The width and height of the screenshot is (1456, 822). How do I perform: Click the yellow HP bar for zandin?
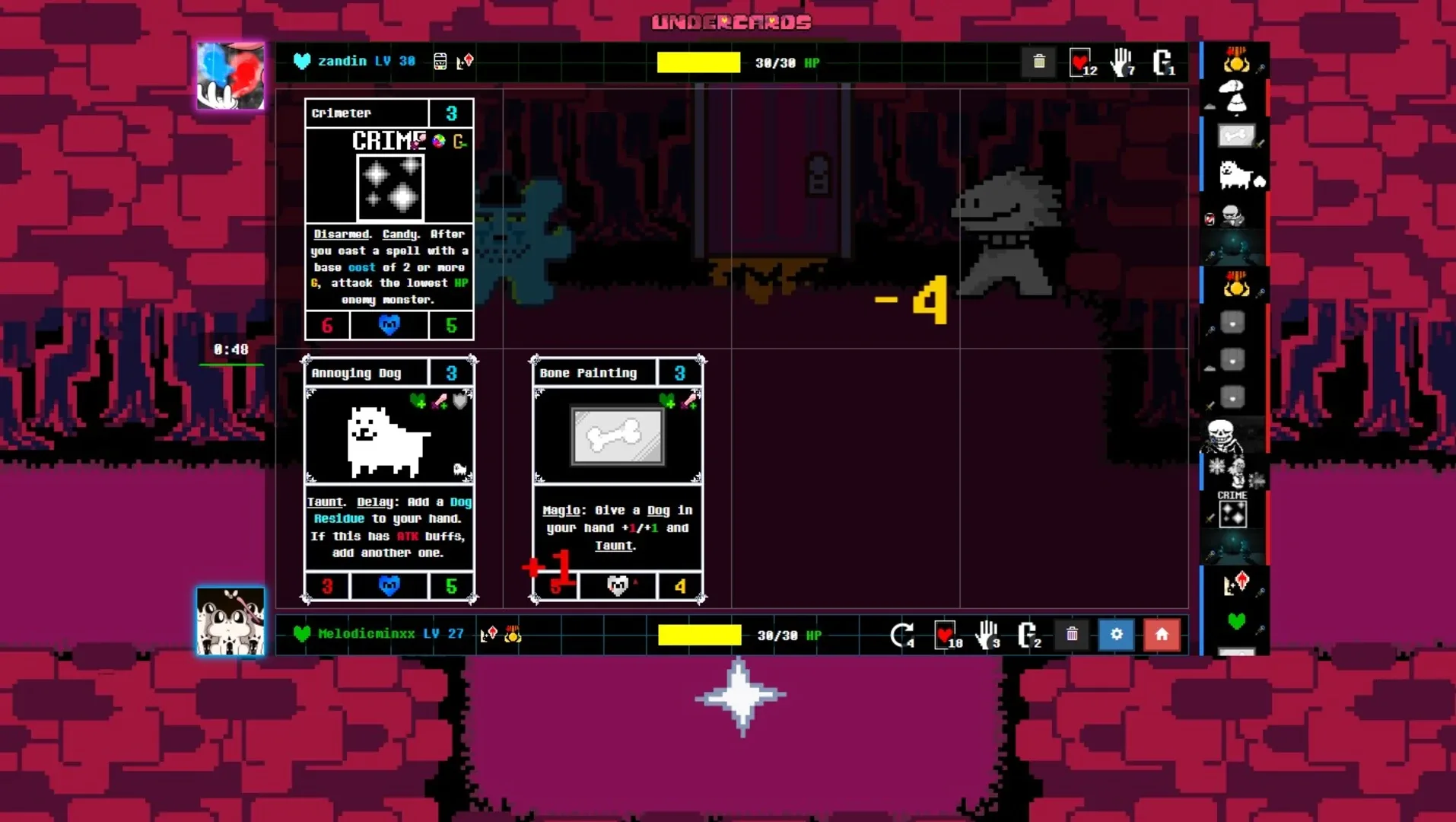pyautogui.click(x=698, y=62)
